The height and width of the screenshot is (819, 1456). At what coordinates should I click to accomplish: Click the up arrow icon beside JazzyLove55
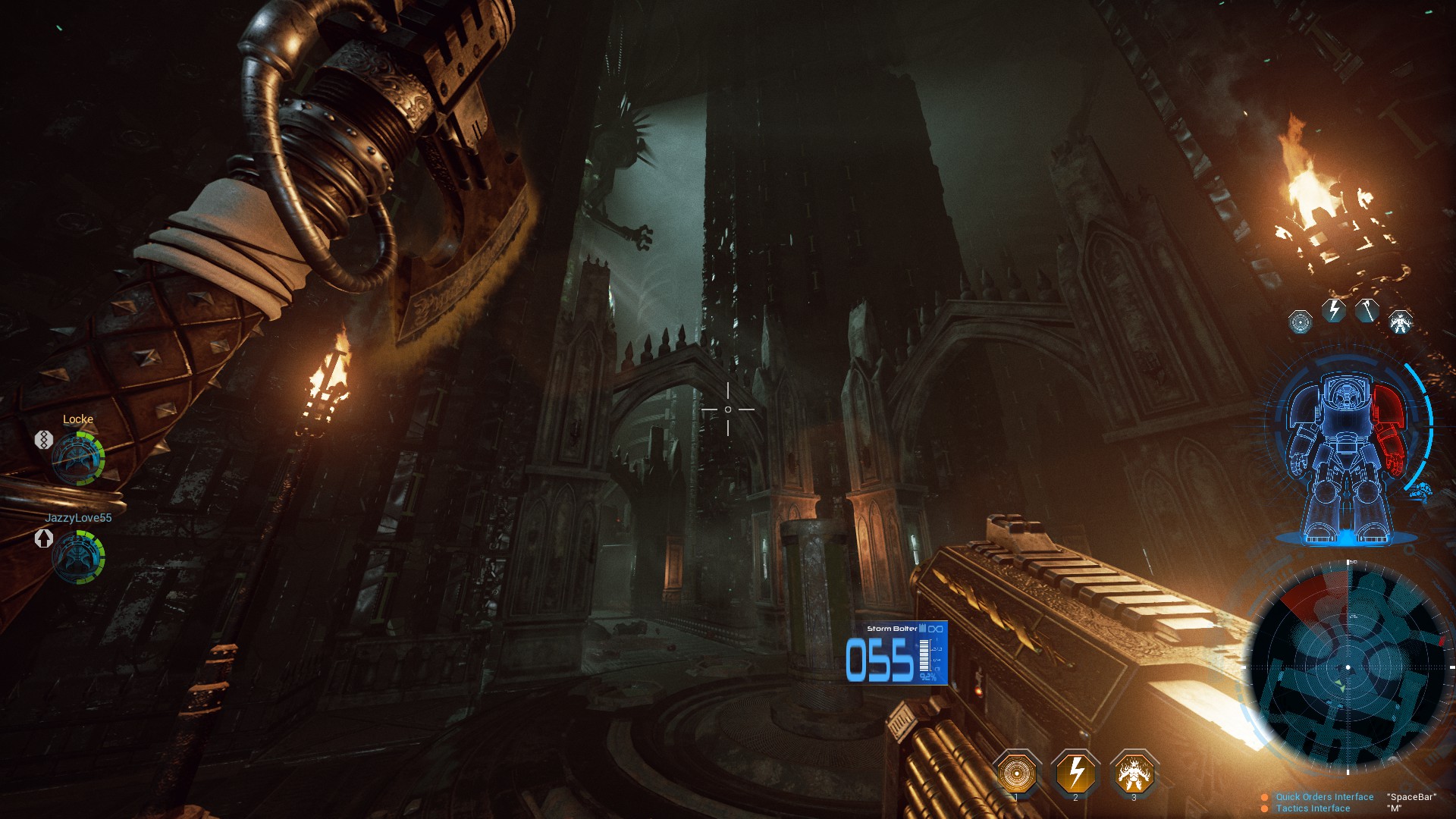43,538
